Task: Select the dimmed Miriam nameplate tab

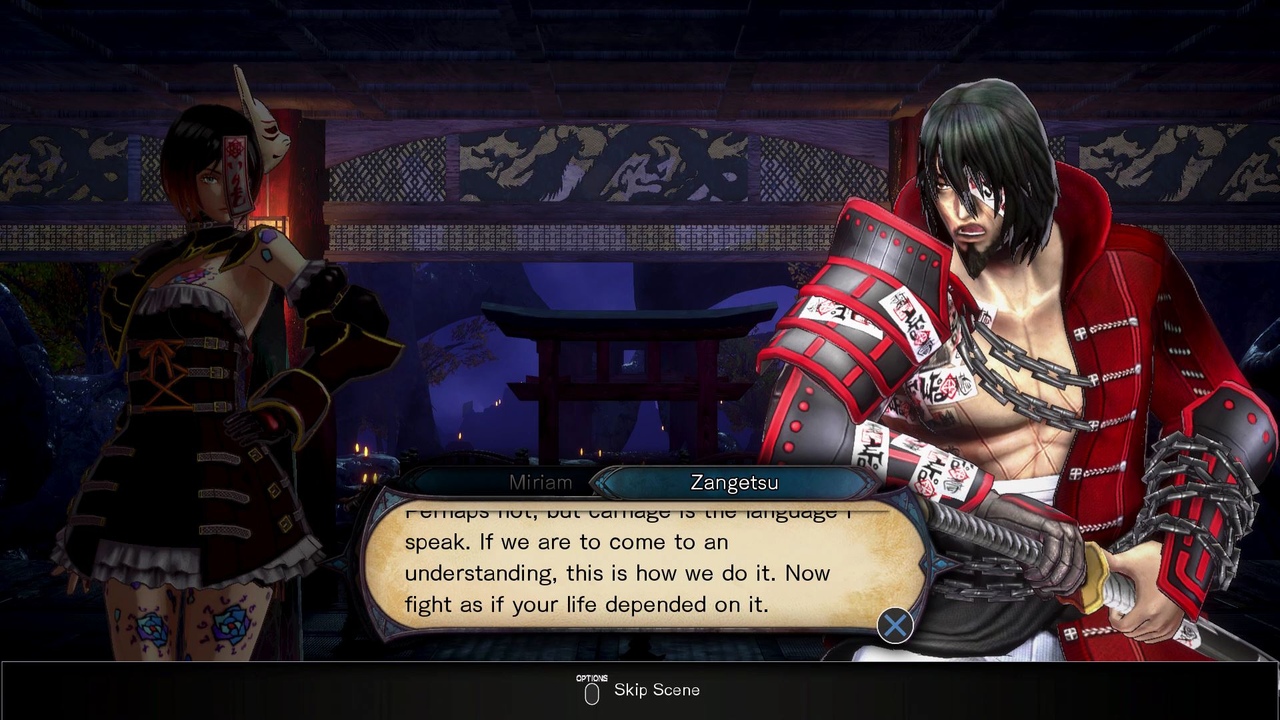Action: (540, 482)
